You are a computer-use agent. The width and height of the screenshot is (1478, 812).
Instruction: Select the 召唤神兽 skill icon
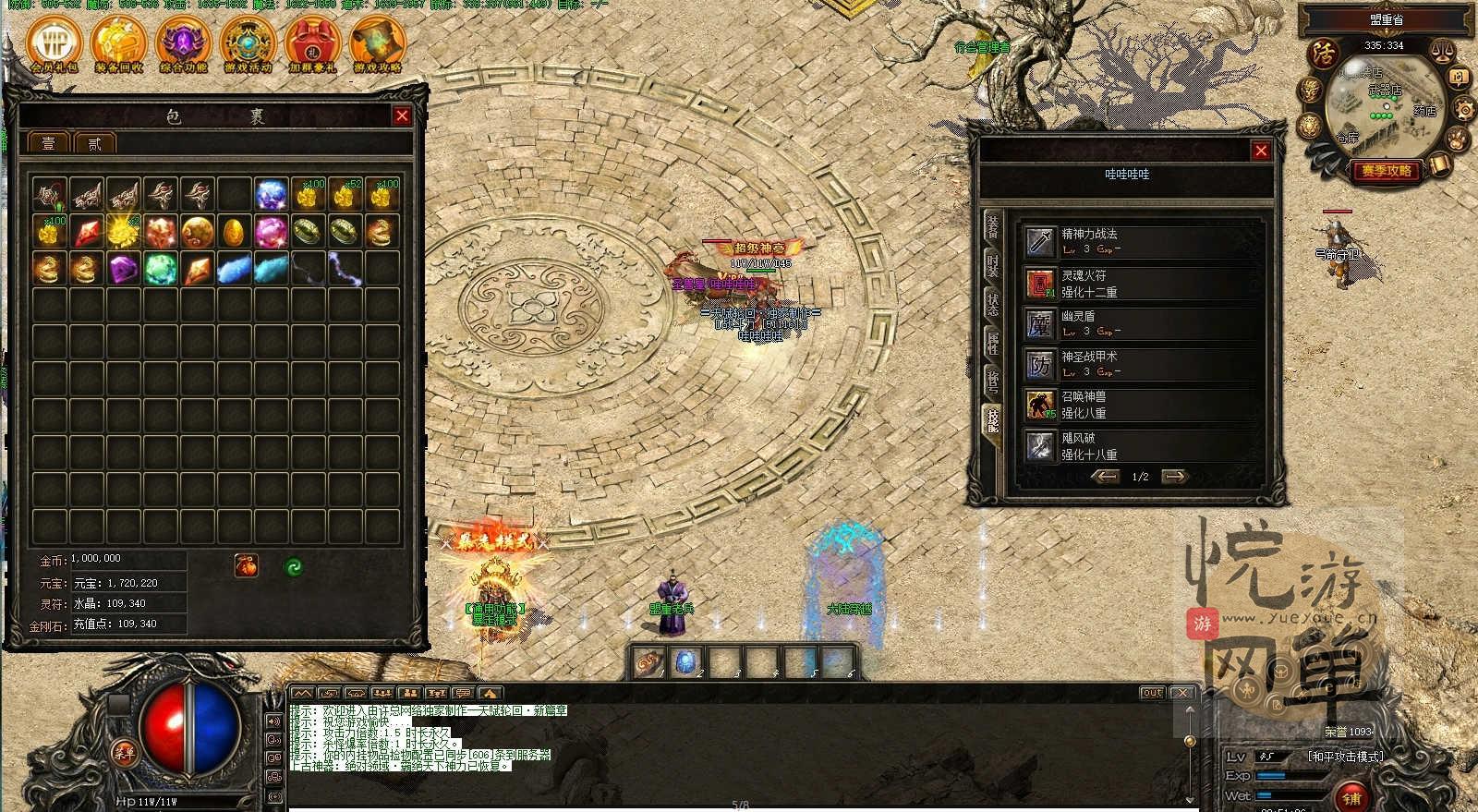point(1041,404)
